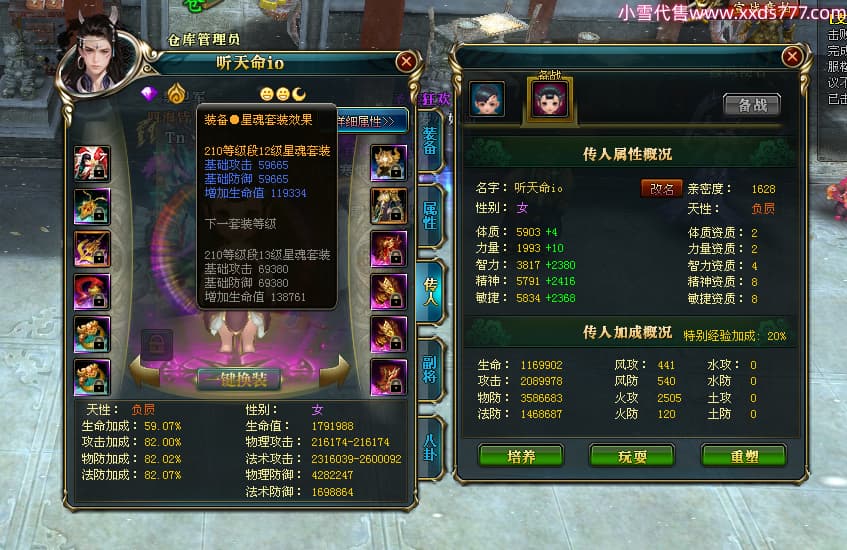Click the 重塑 reshape button
This screenshot has height=550, width=847.
point(743,456)
